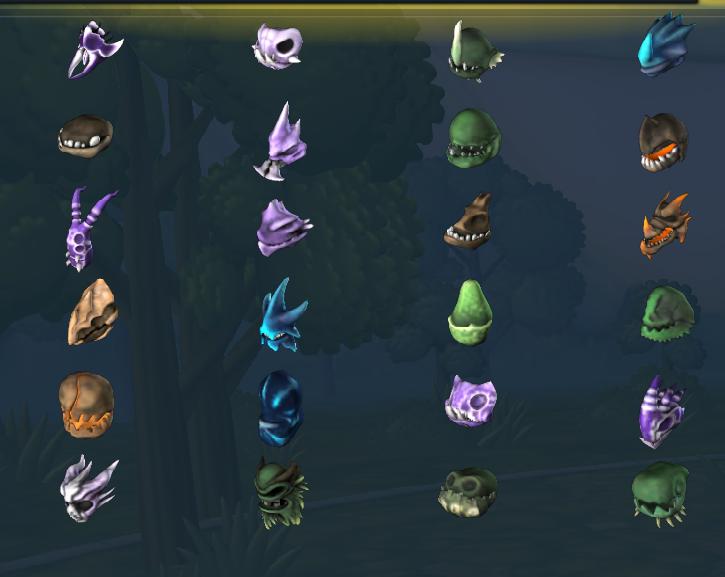This screenshot has height=577, width=725.
Task: Pick the round green mouth with toothy grin
Action: pos(472,138)
